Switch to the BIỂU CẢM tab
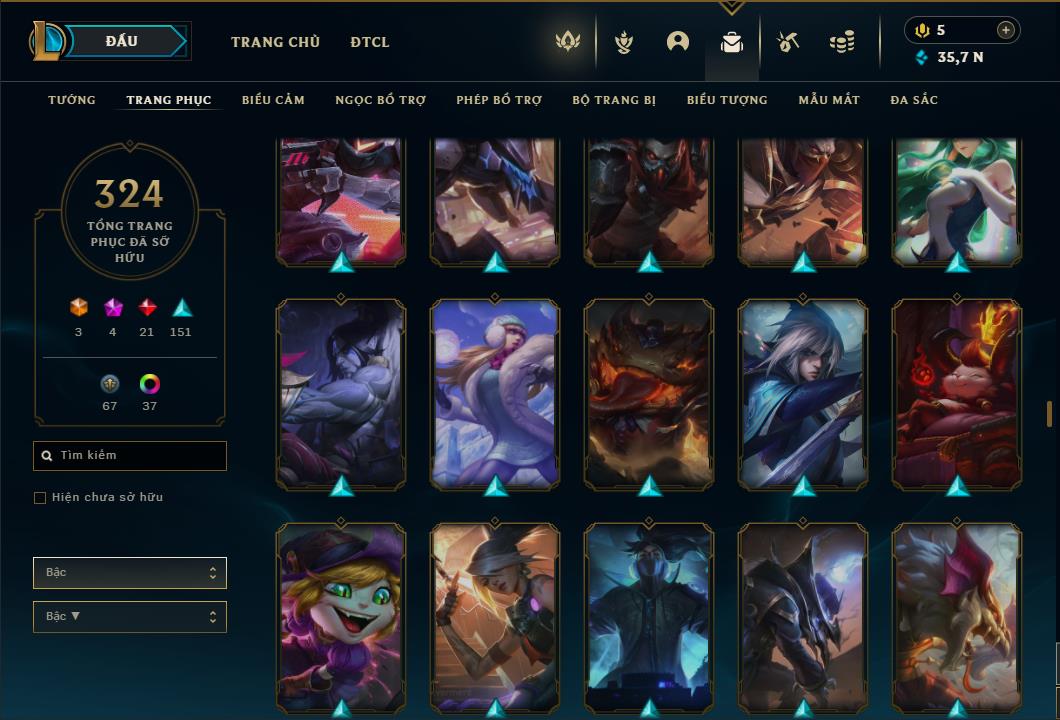This screenshot has height=720, width=1060. click(273, 100)
